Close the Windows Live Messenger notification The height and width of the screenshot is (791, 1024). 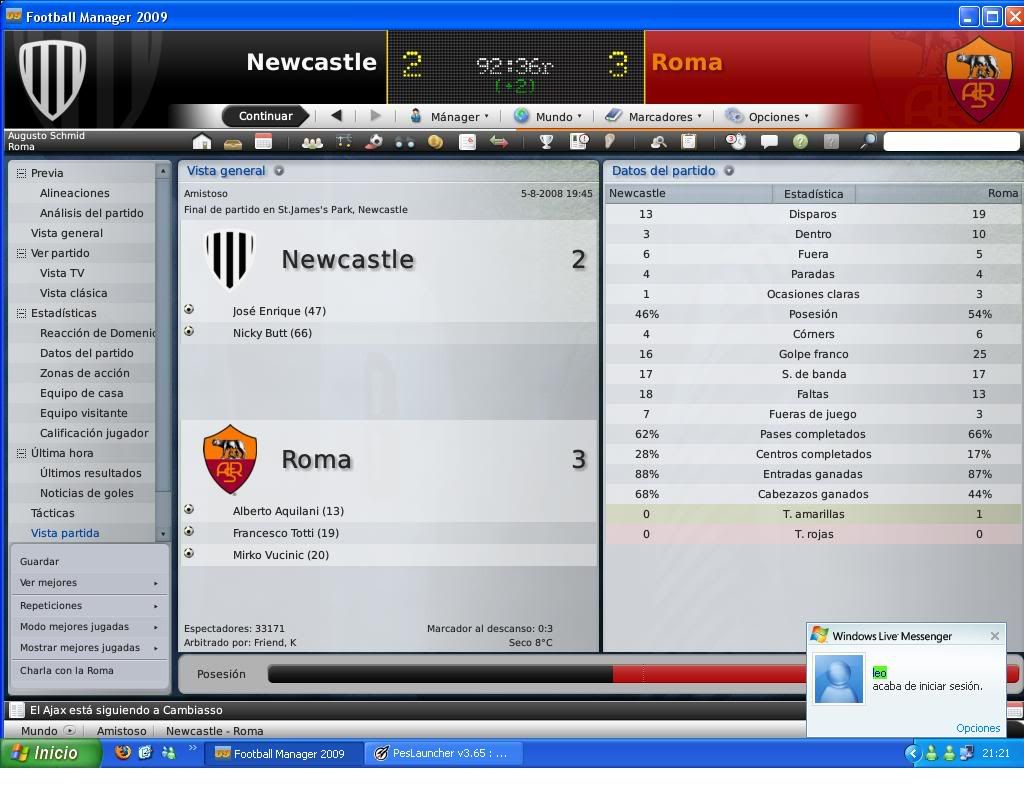coord(994,636)
